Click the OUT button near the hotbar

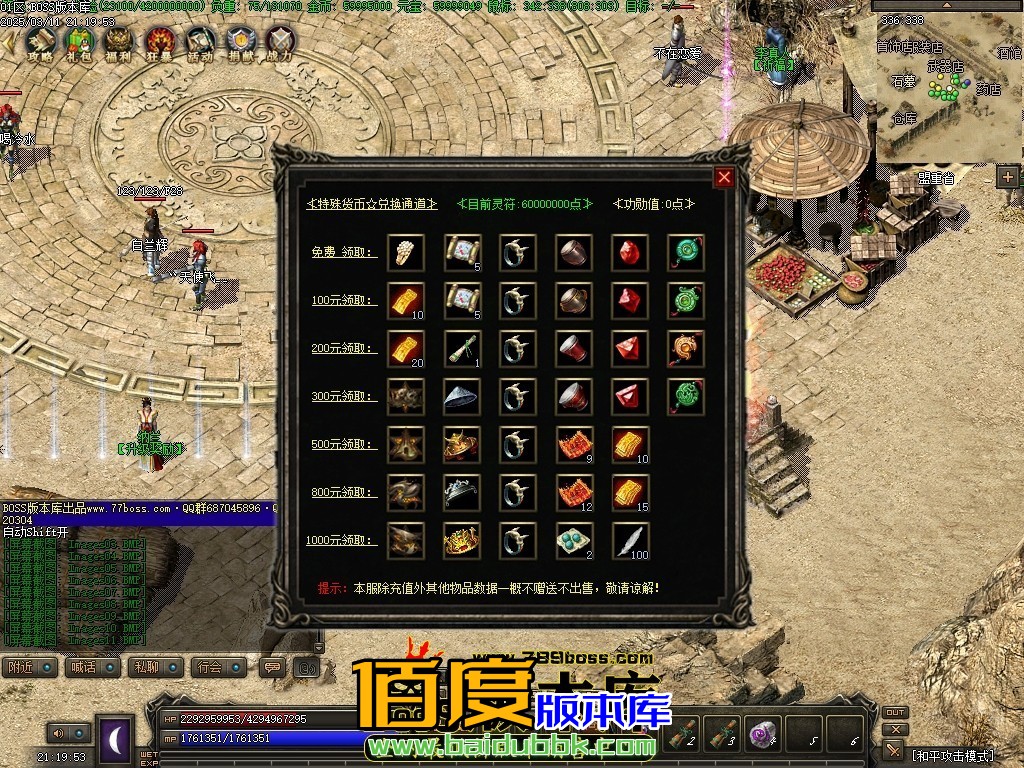895,713
